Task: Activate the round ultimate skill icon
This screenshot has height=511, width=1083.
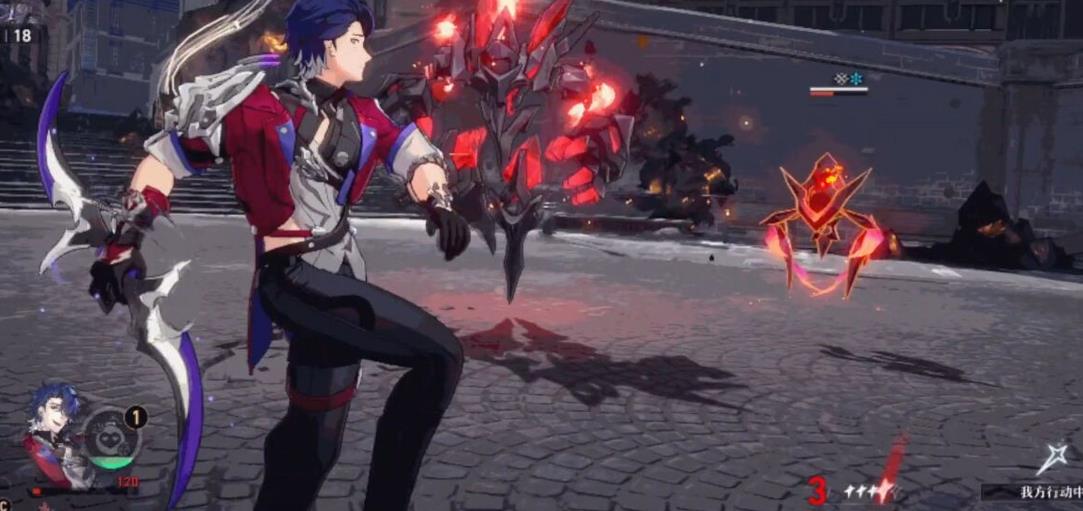Action: pyautogui.click(x=112, y=438)
